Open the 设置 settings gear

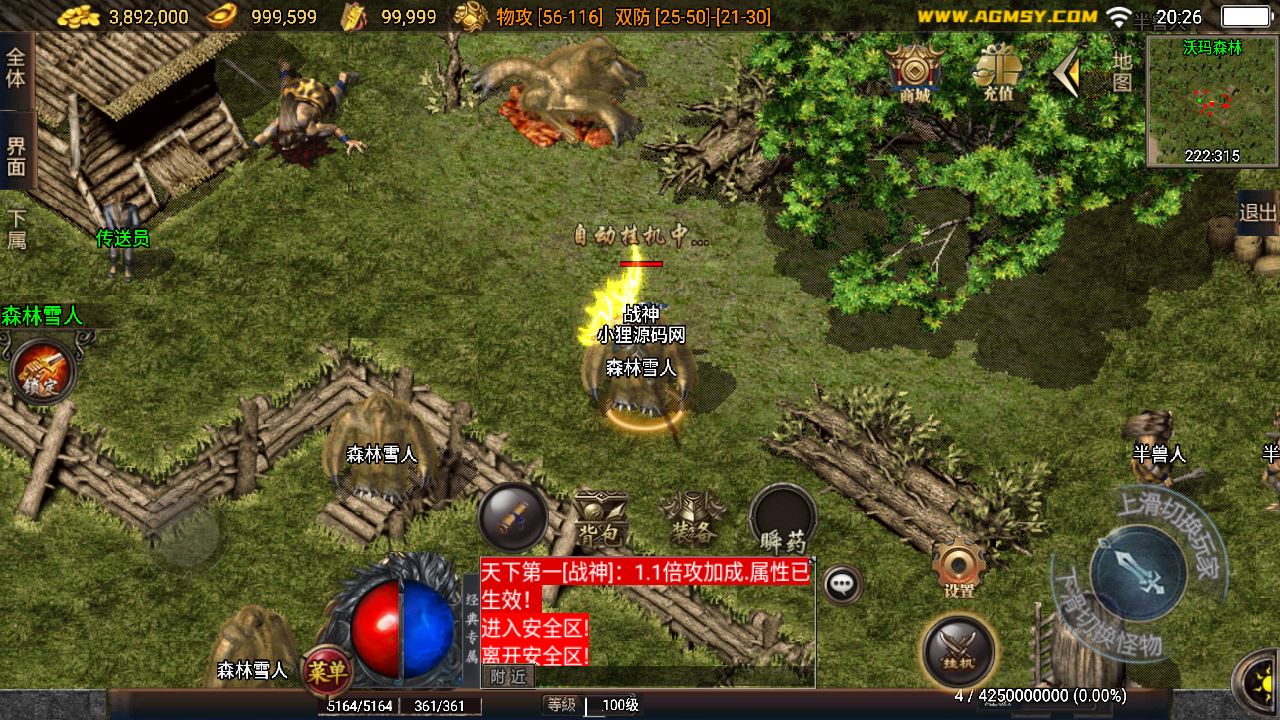click(959, 568)
